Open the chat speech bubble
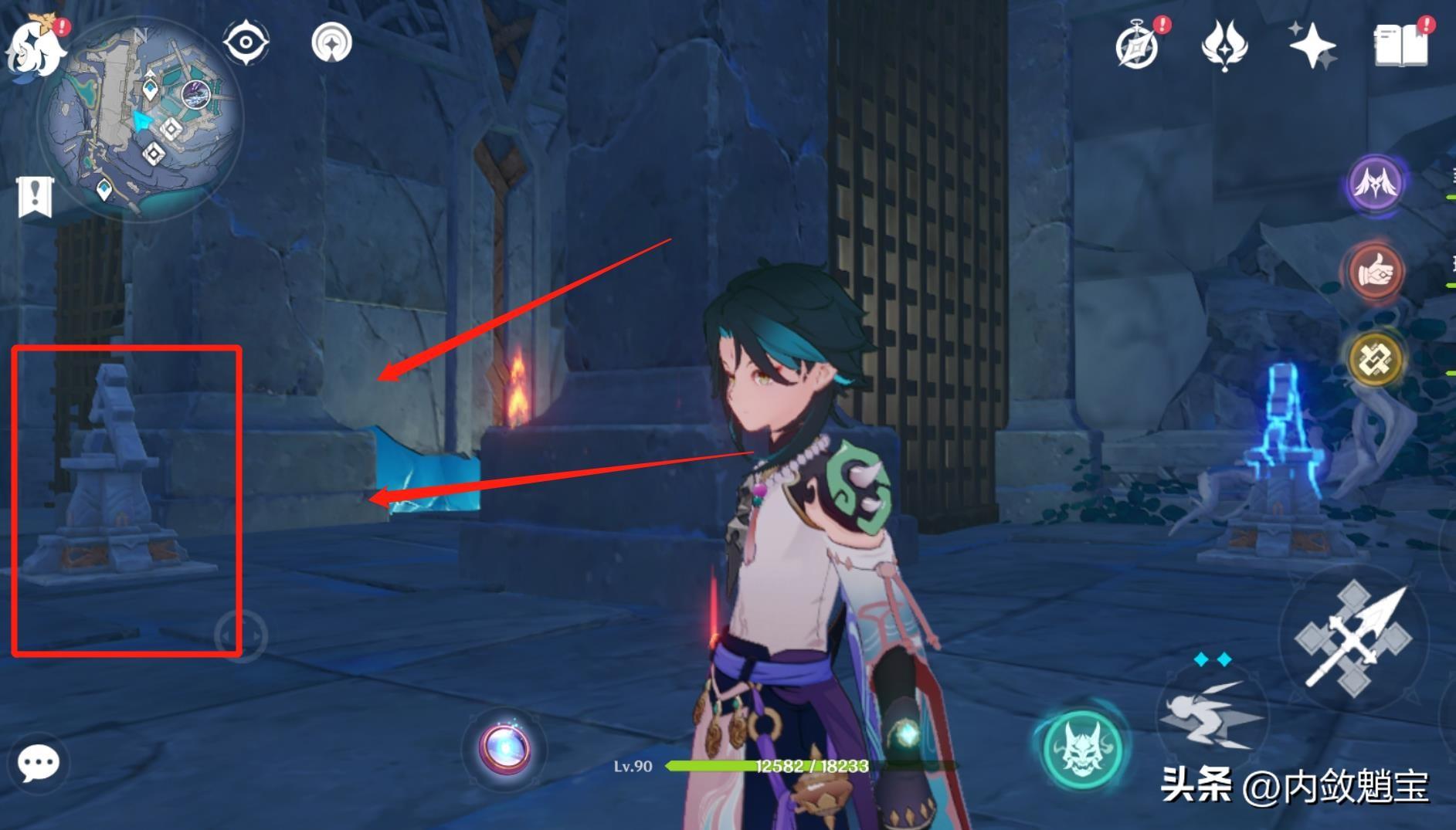This screenshot has height=830, width=1456. pyautogui.click(x=38, y=764)
